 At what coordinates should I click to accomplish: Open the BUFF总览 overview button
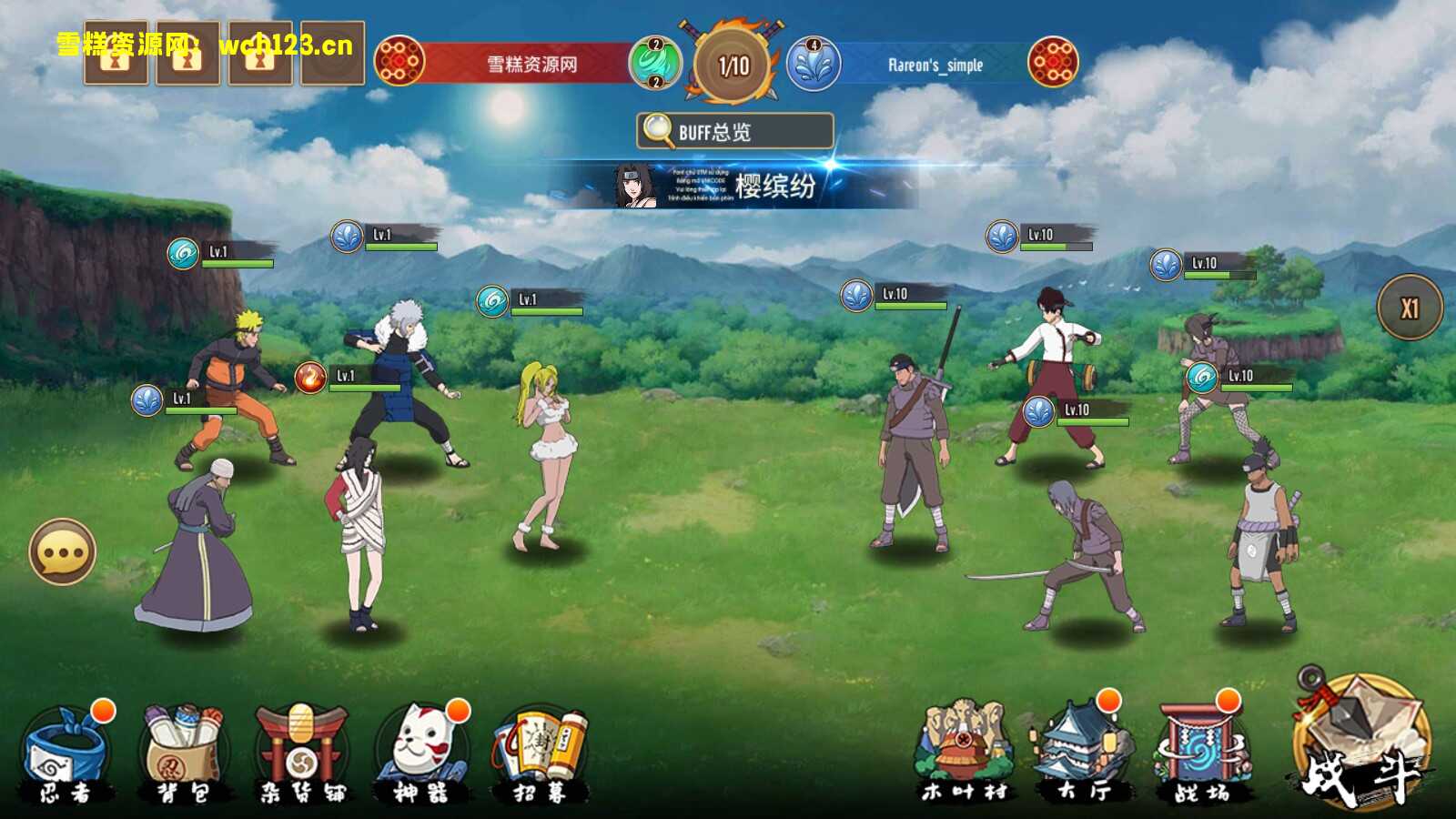734,131
